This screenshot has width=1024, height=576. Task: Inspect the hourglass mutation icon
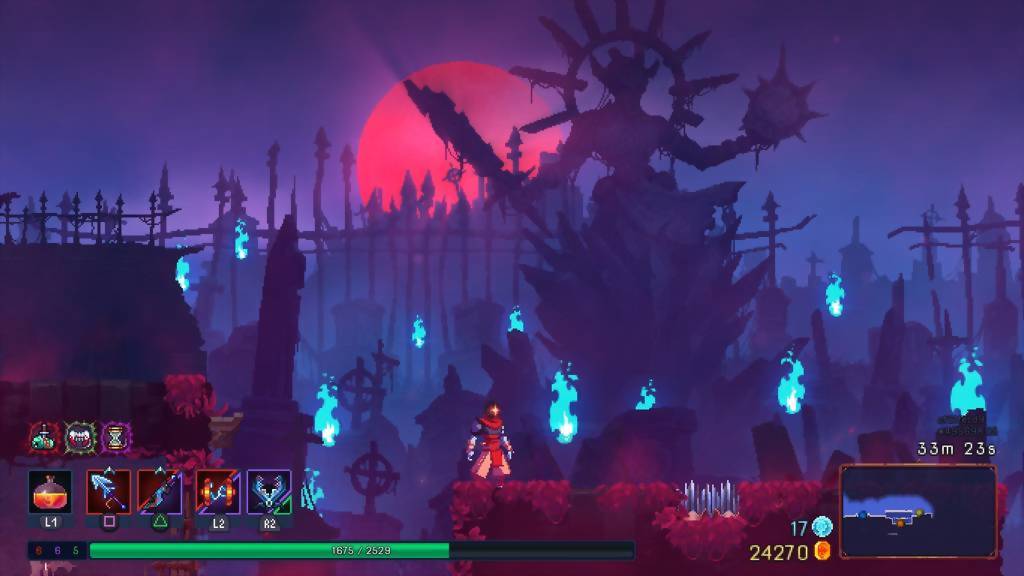point(116,437)
